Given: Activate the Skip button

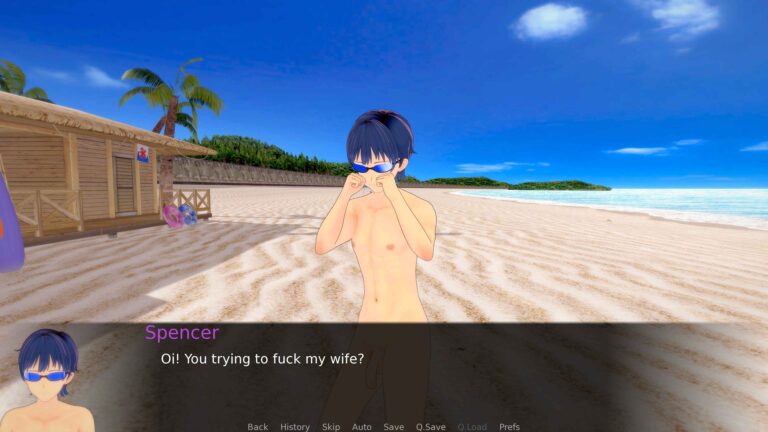Looking at the screenshot, I should (331, 427).
